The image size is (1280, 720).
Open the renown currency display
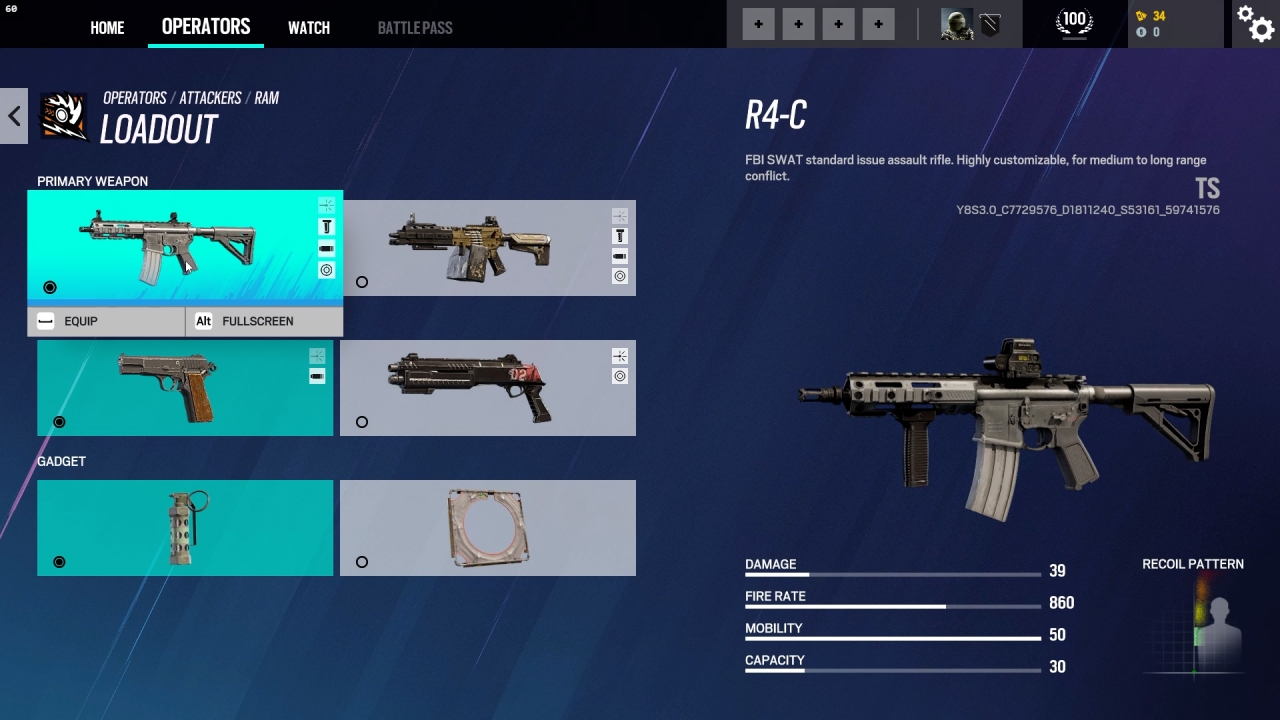pos(1151,16)
